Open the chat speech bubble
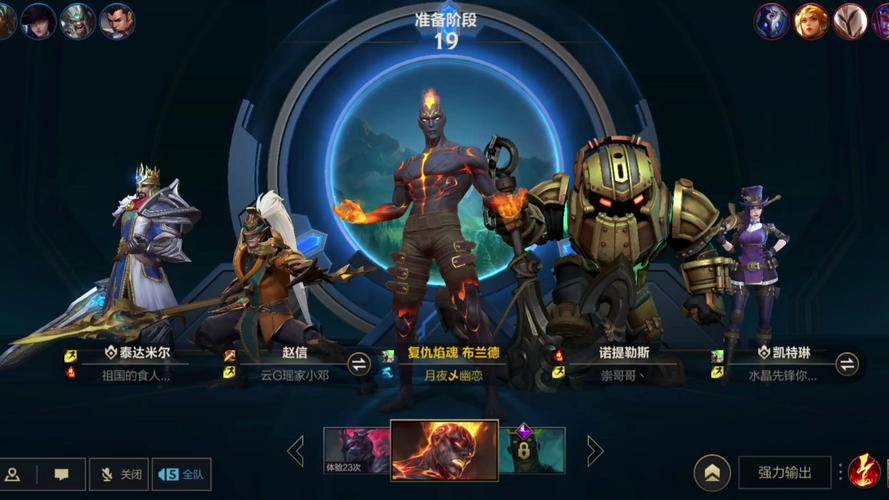 [62, 474]
